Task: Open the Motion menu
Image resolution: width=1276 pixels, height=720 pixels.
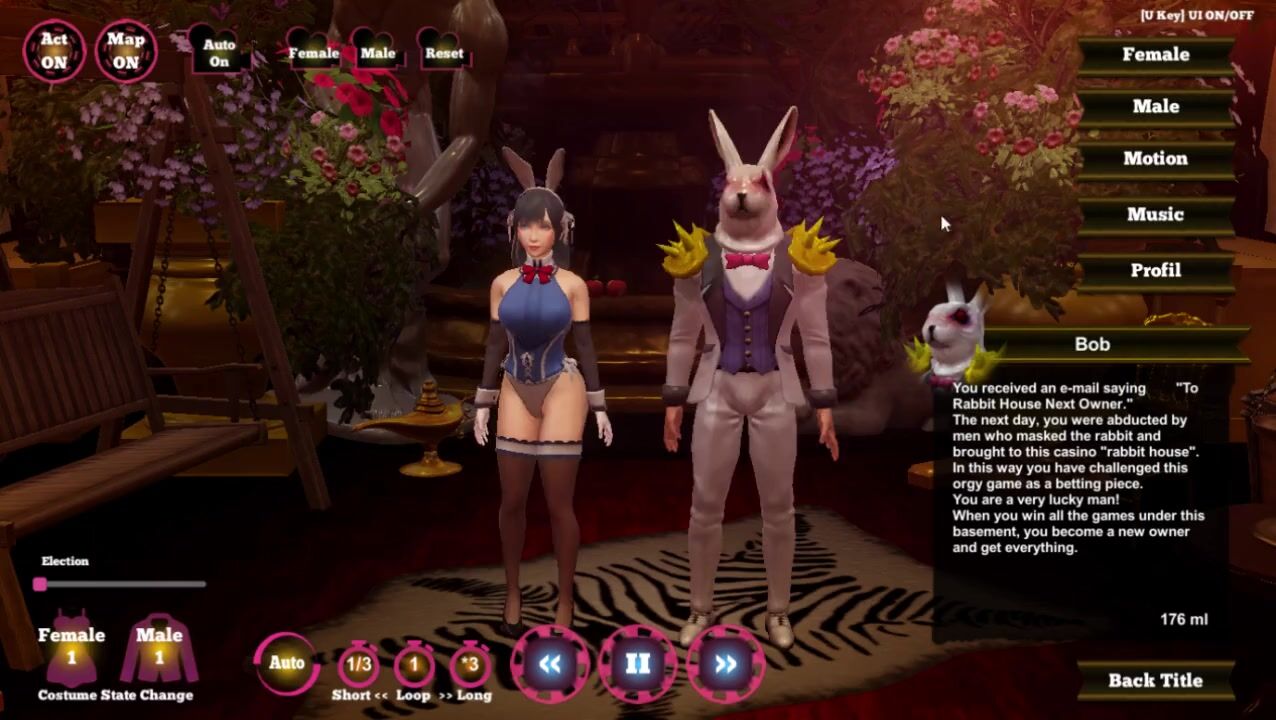Action: tap(1155, 159)
